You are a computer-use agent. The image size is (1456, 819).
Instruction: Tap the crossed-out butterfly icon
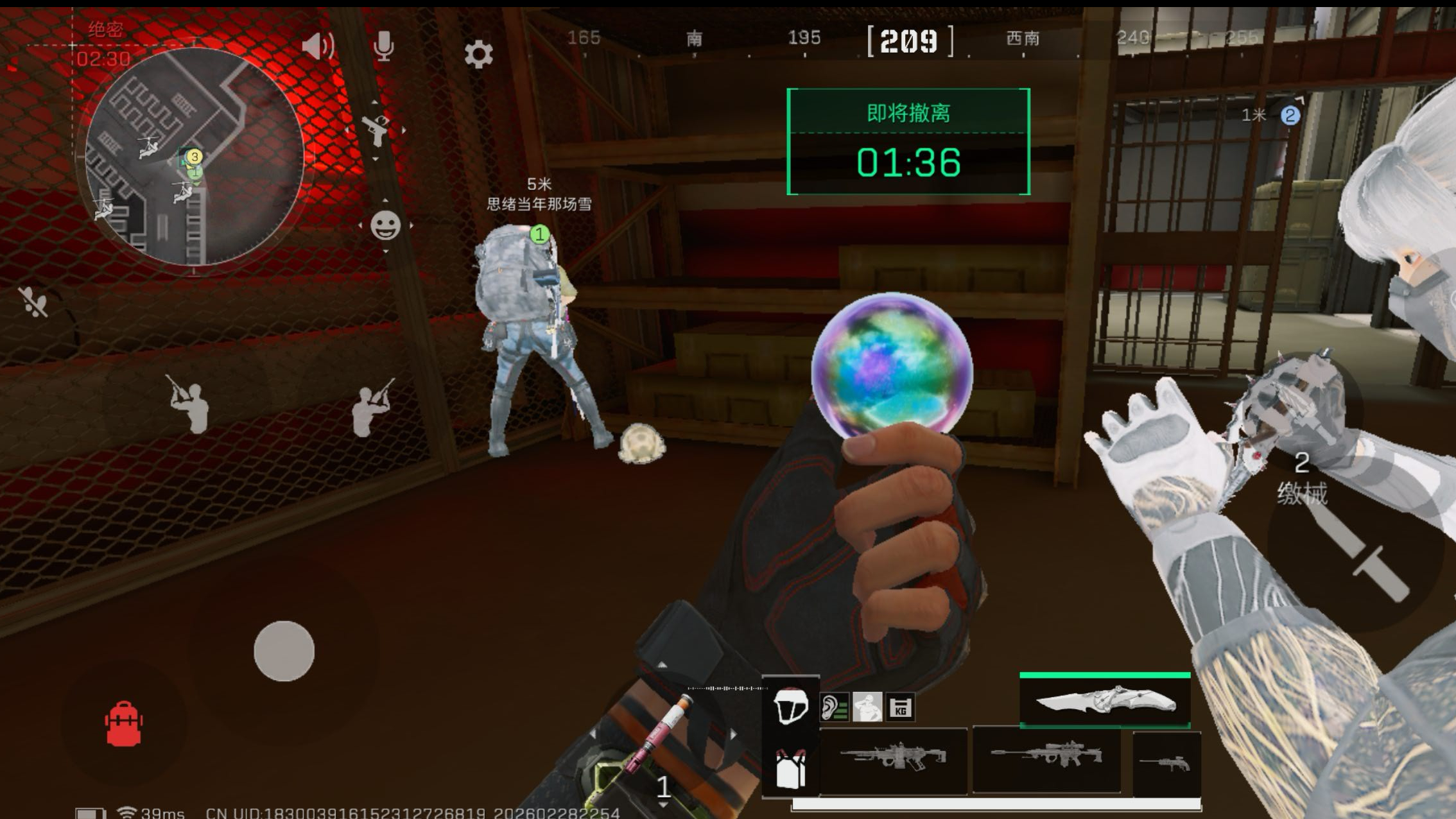(x=33, y=302)
